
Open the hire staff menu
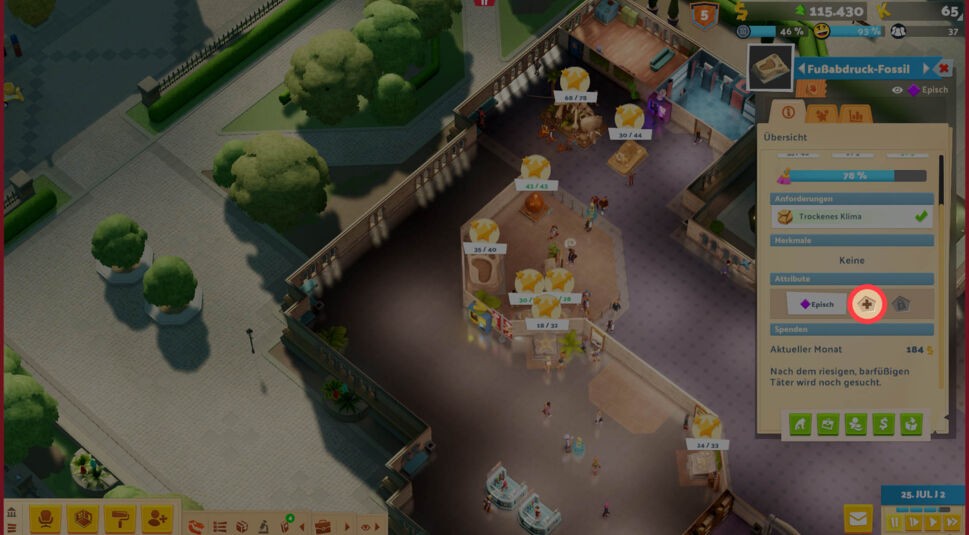click(156, 518)
